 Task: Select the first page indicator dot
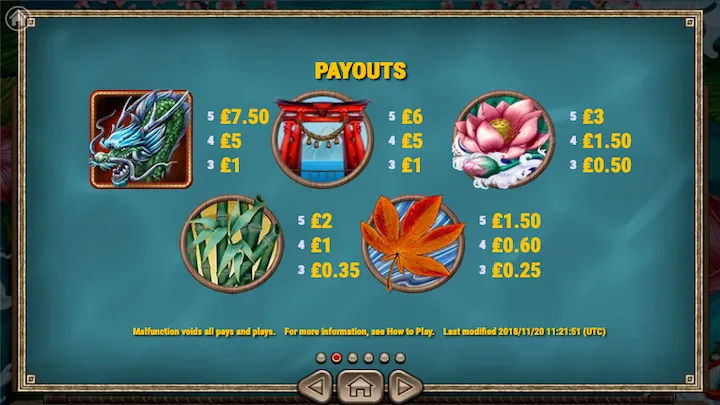tap(320, 357)
